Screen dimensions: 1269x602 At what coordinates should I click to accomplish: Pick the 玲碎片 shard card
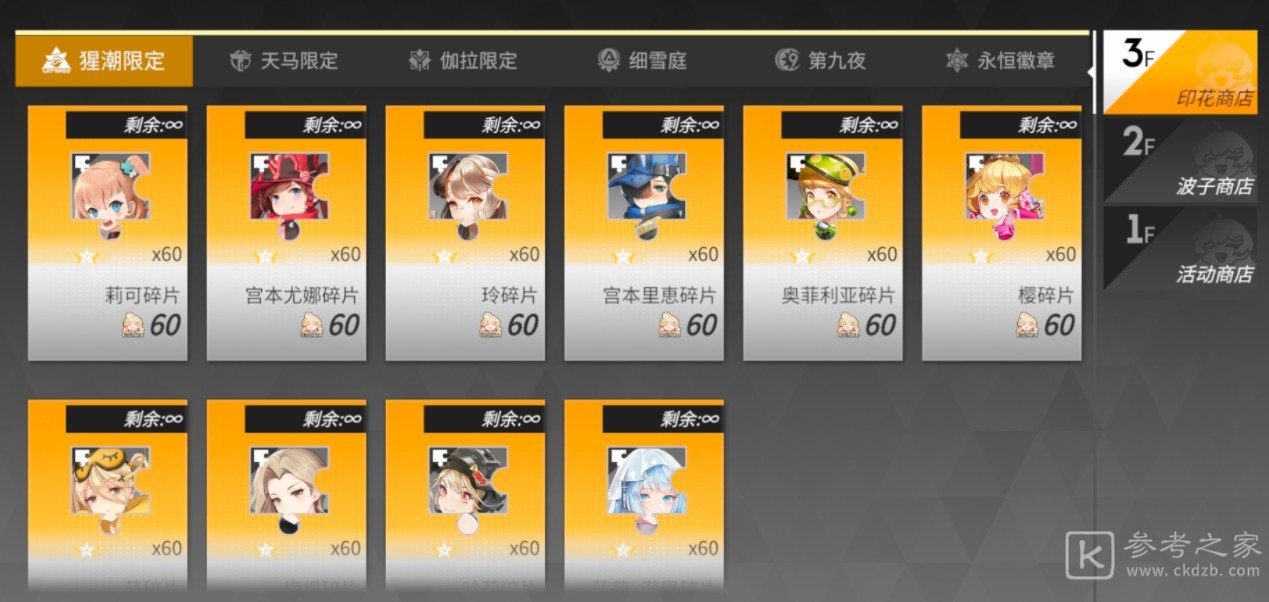465,232
